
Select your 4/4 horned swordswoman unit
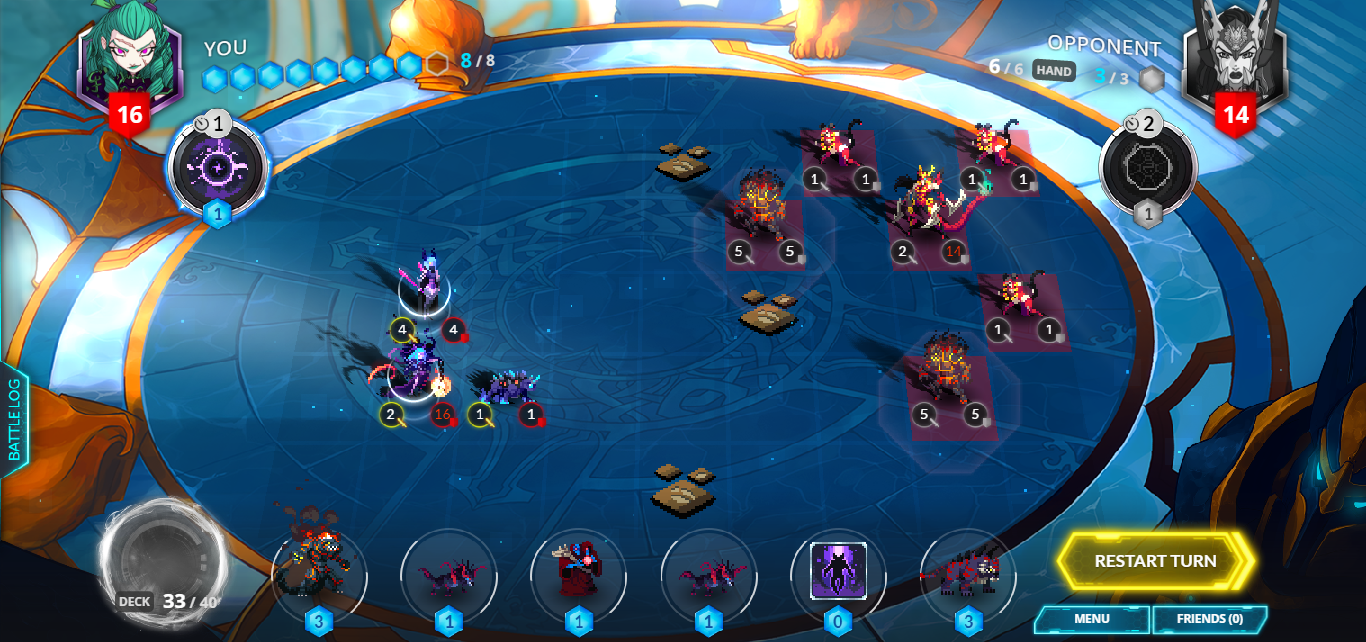click(427, 284)
